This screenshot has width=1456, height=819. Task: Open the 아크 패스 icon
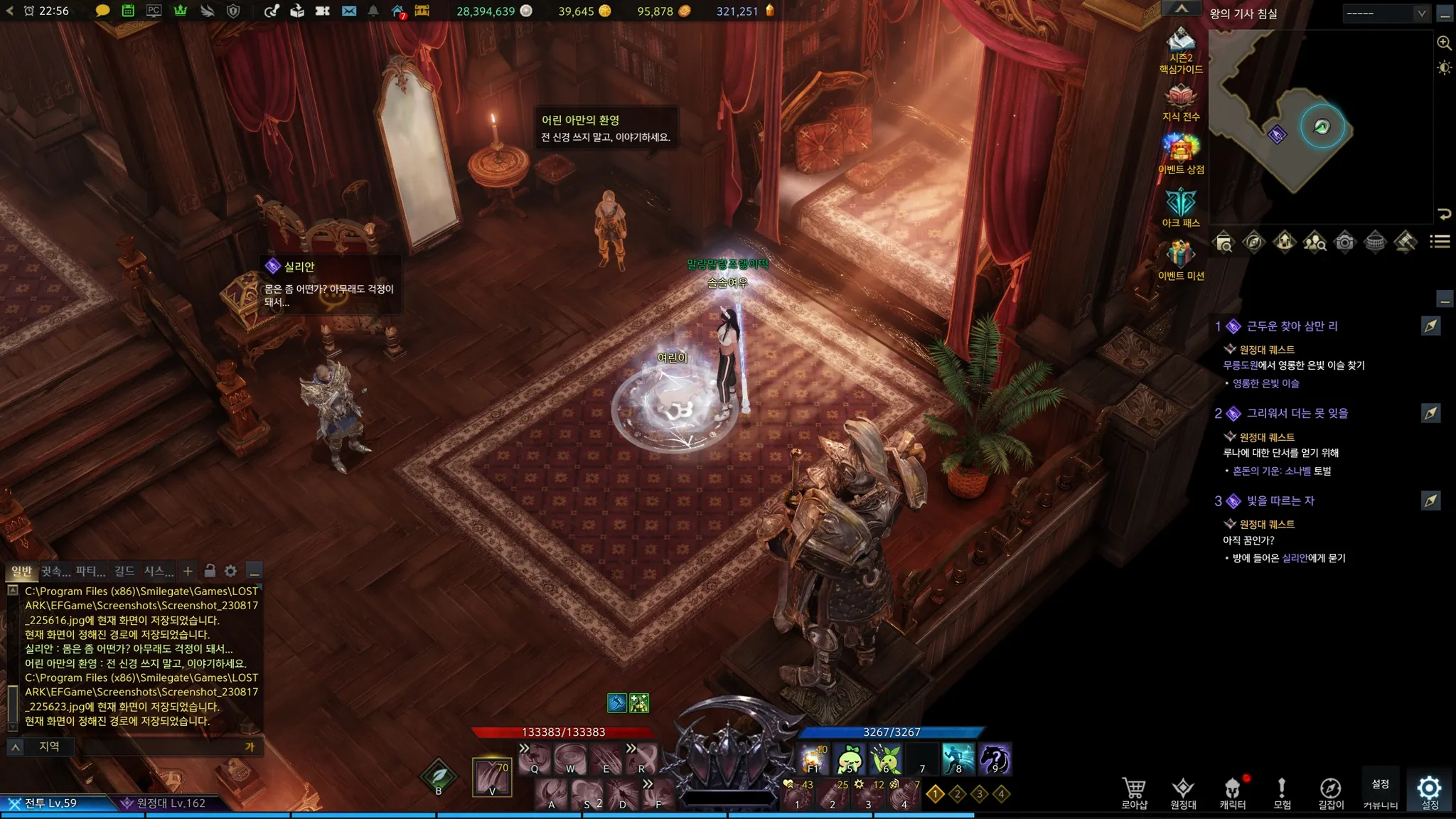(x=1181, y=206)
